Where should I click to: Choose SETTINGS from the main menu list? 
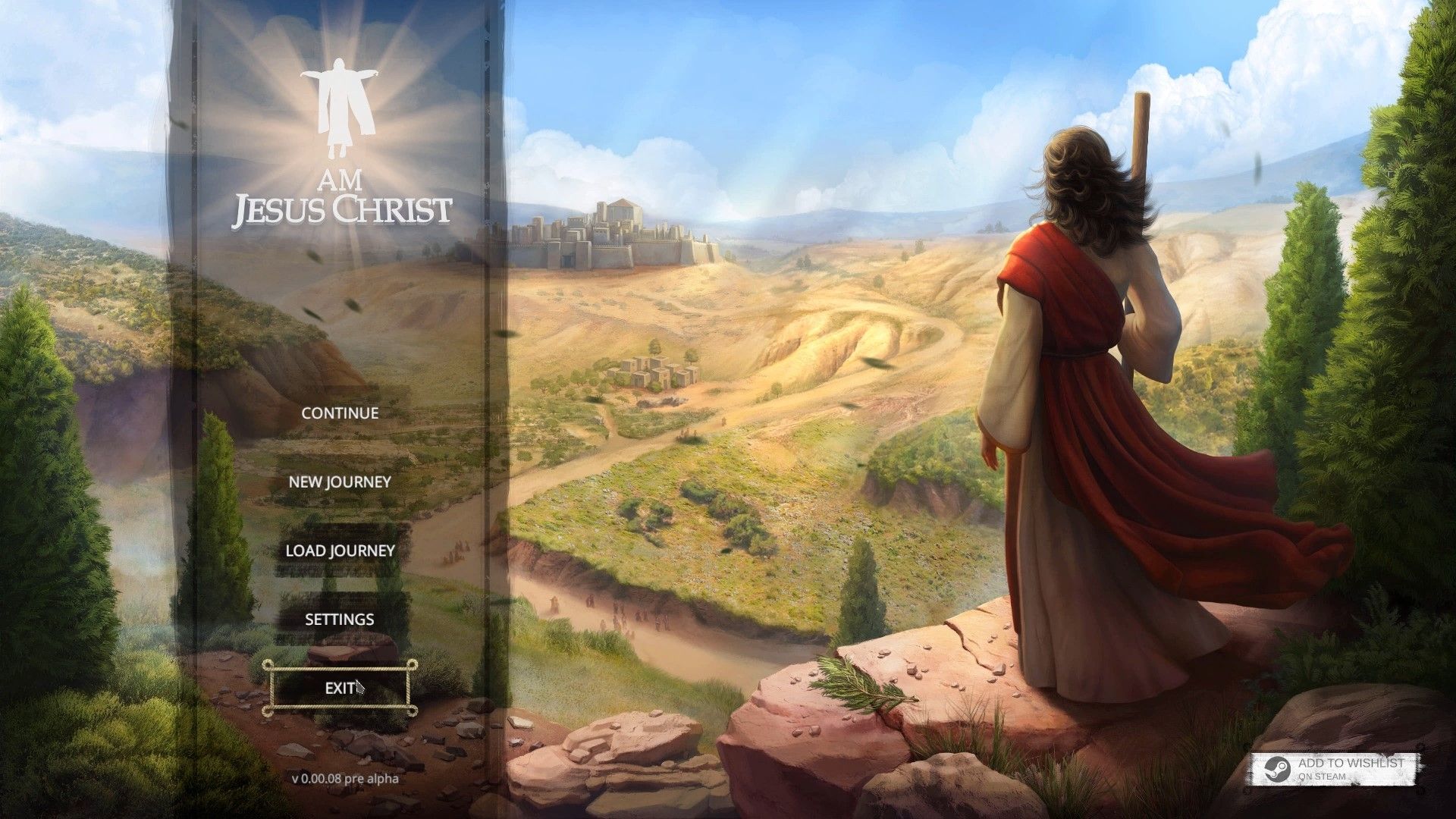pyautogui.click(x=338, y=619)
